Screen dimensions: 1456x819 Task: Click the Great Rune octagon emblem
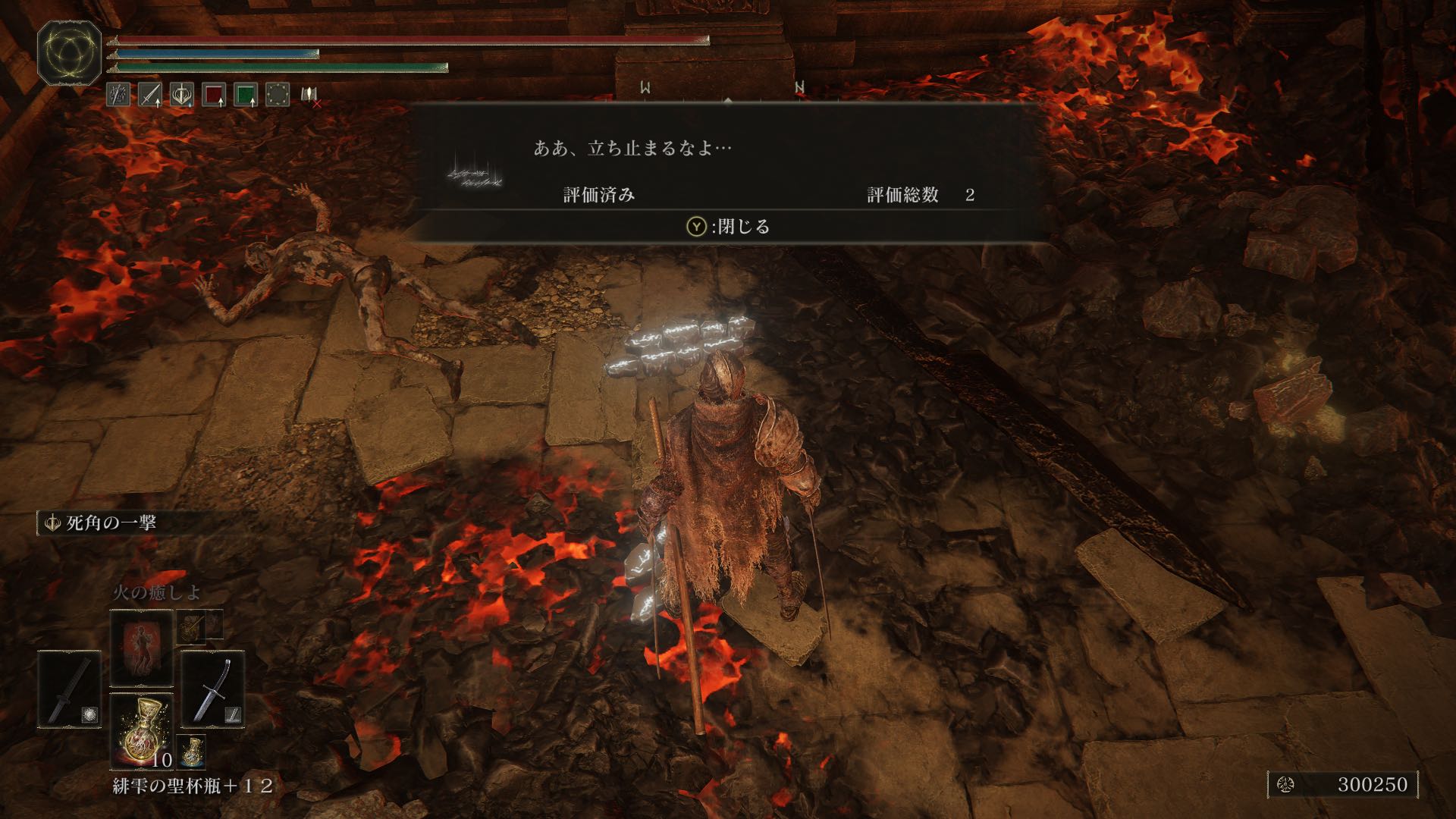(x=70, y=52)
